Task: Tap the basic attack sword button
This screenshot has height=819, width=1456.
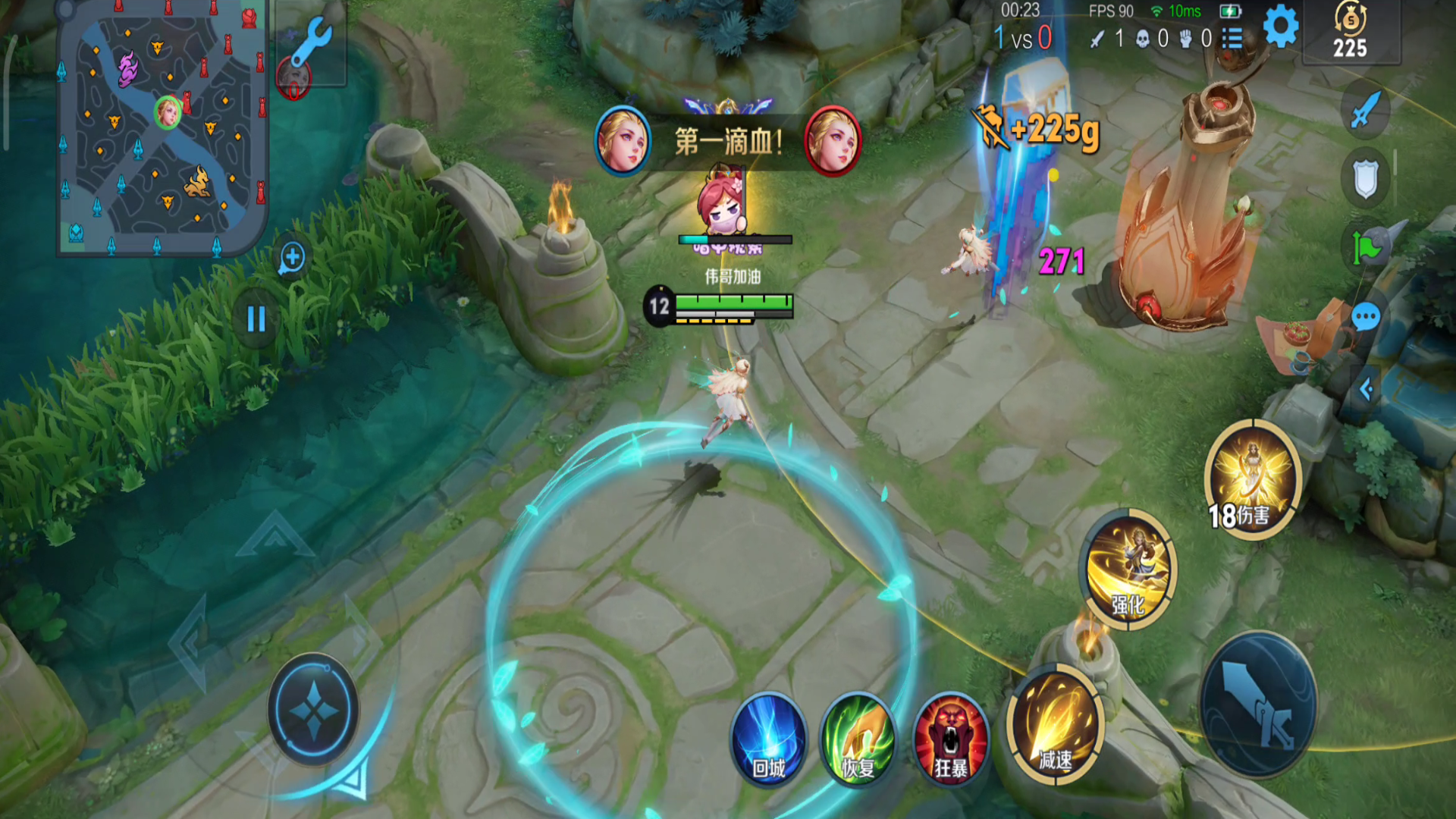Action: (1258, 704)
